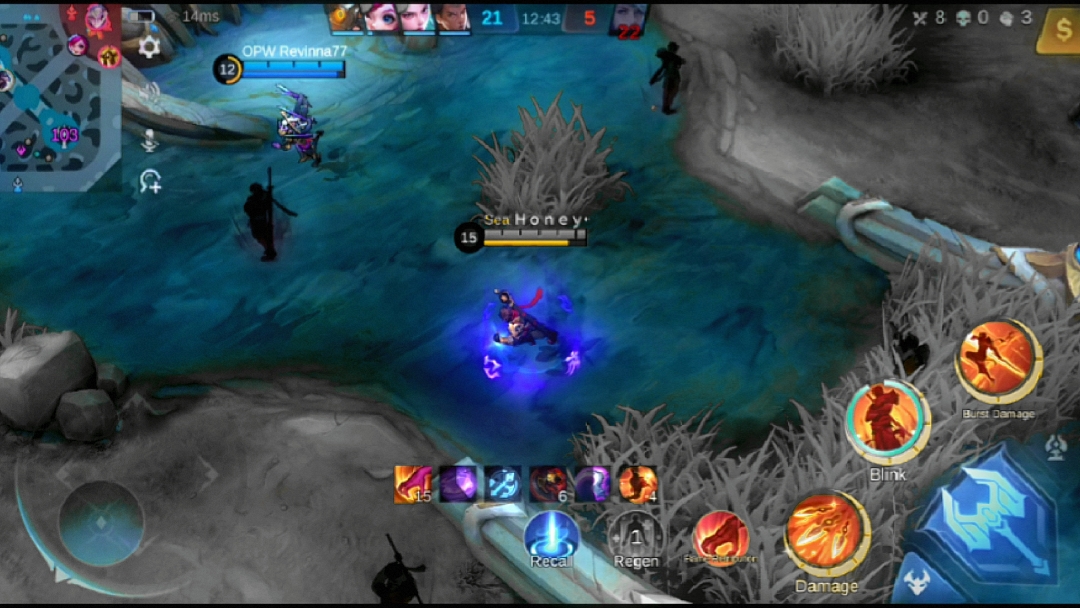This screenshot has width=1080, height=608.
Task: Open the scoreboard showing team kills 21
Action: click(x=491, y=18)
